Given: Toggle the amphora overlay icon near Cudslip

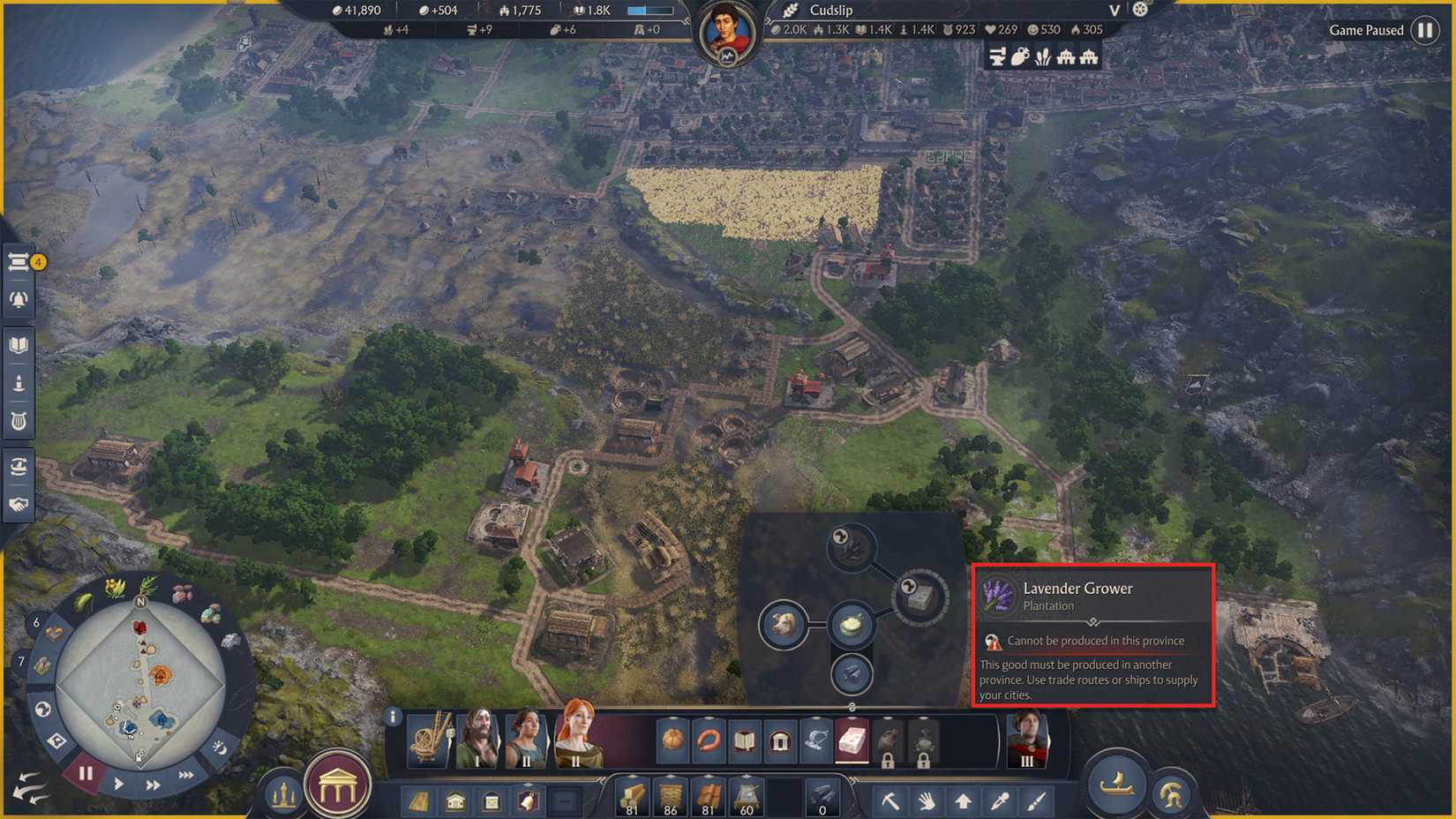Looking at the screenshot, I should [1019, 56].
